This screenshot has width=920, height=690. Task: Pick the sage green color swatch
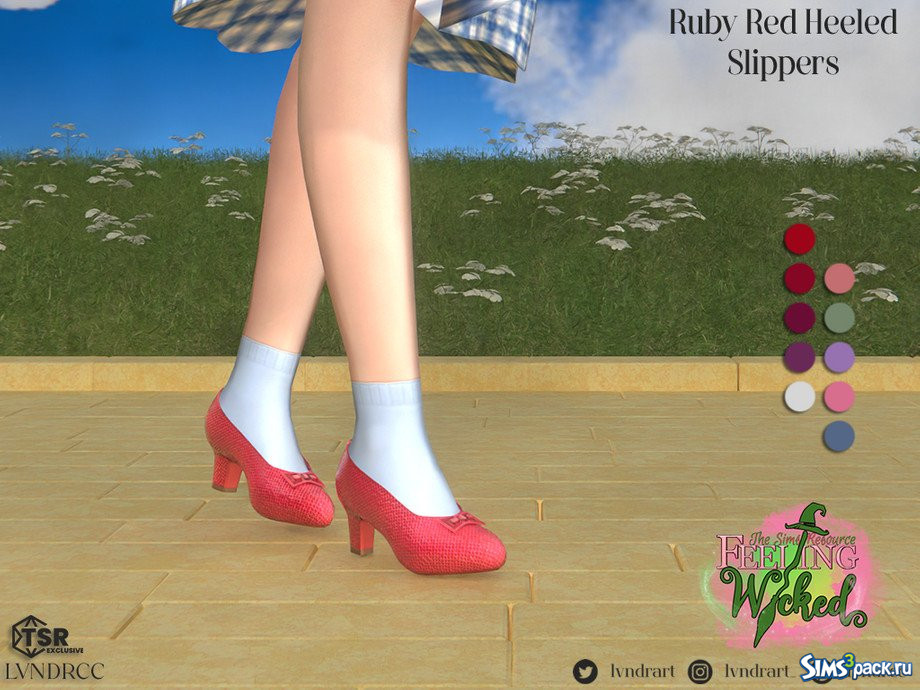pyautogui.click(x=839, y=318)
